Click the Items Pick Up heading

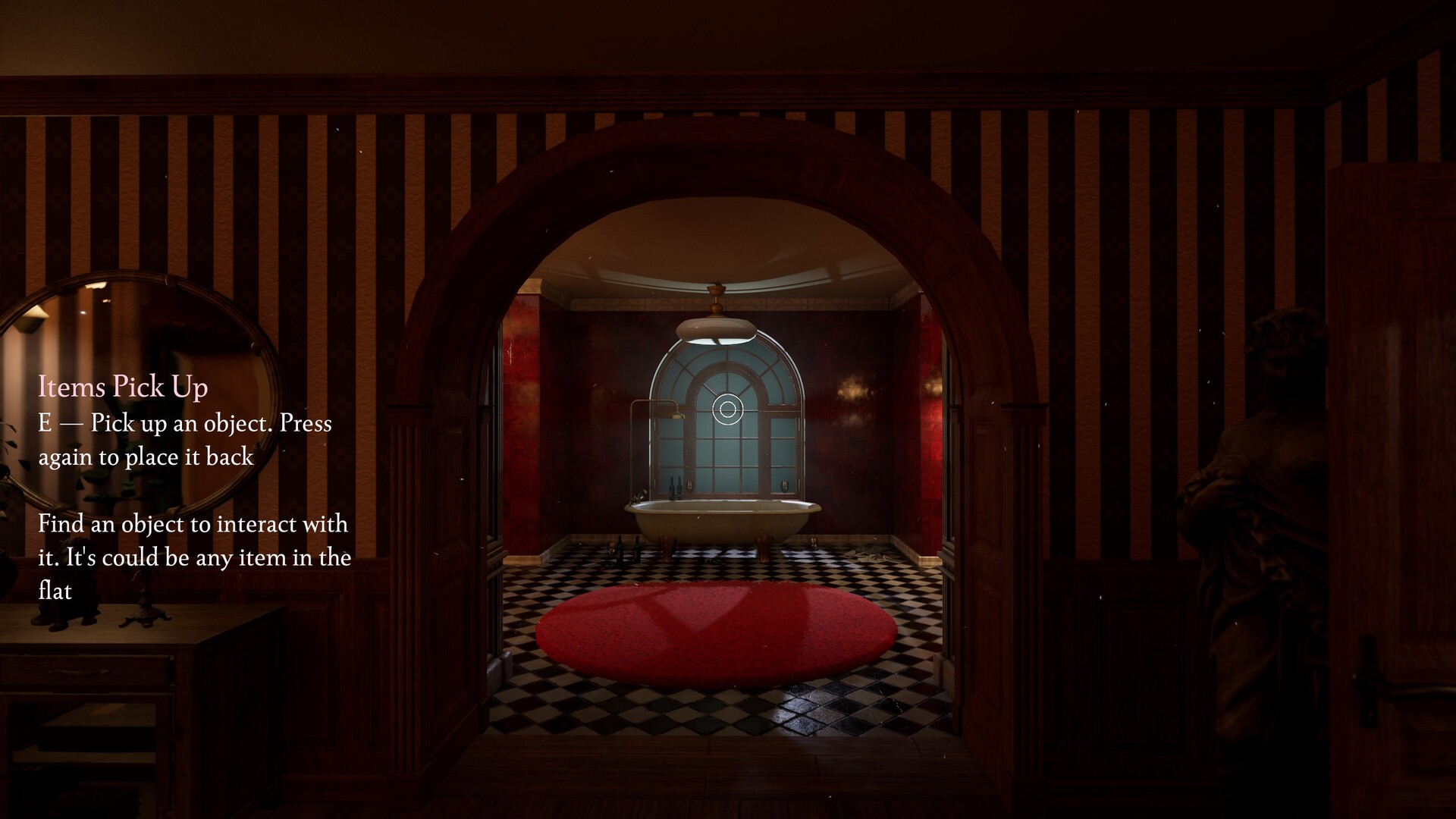click(x=123, y=387)
